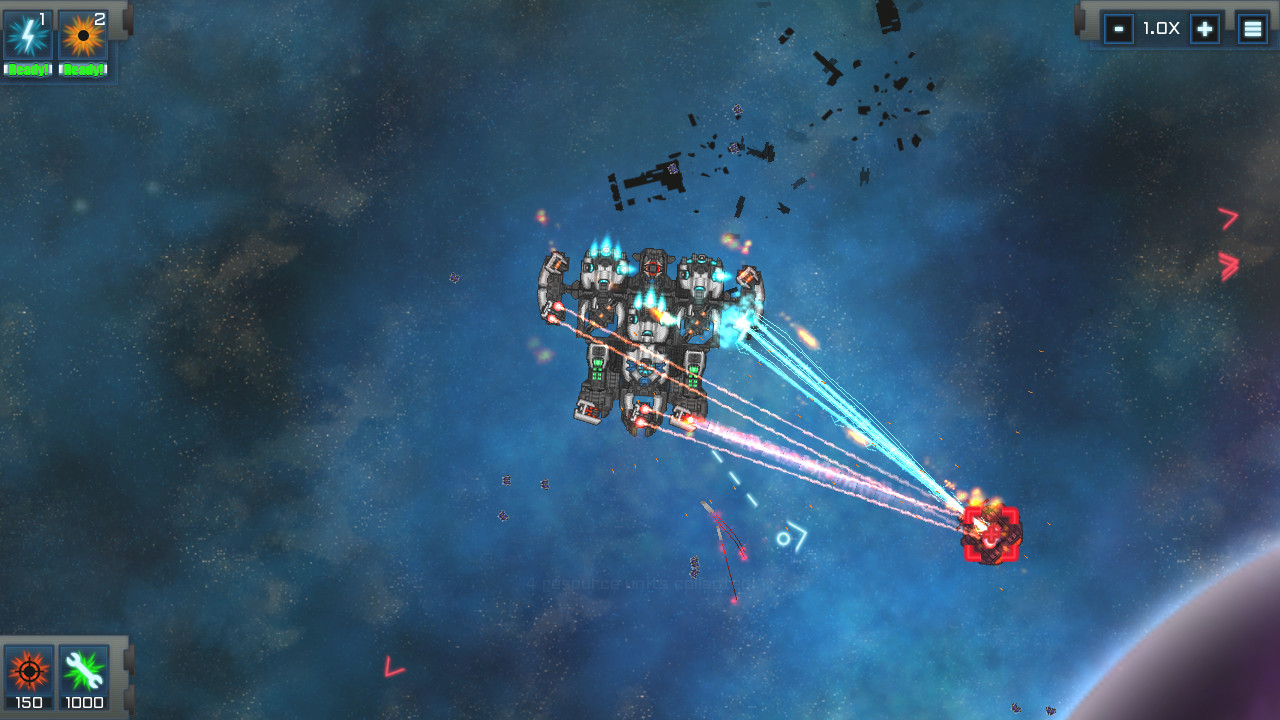Click the green 'Ready!' label under ability 2
Image resolution: width=1280 pixels, height=720 pixels.
[84, 69]
